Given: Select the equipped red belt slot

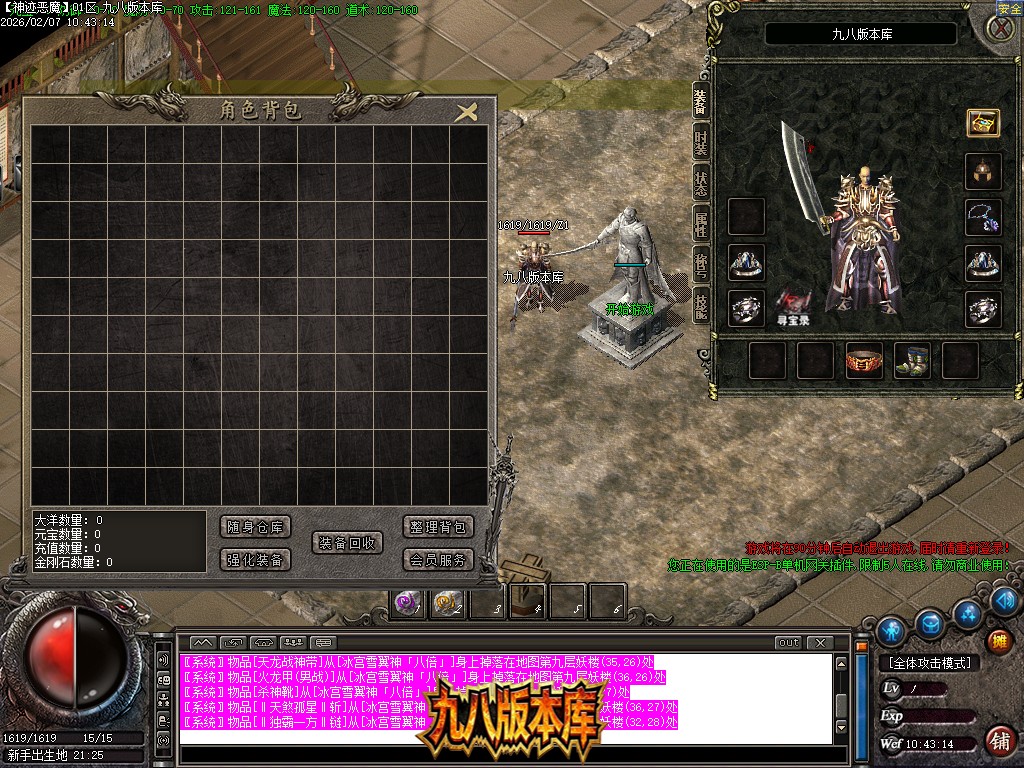Looking at the screenshot, I should click(x=864, y=360).
